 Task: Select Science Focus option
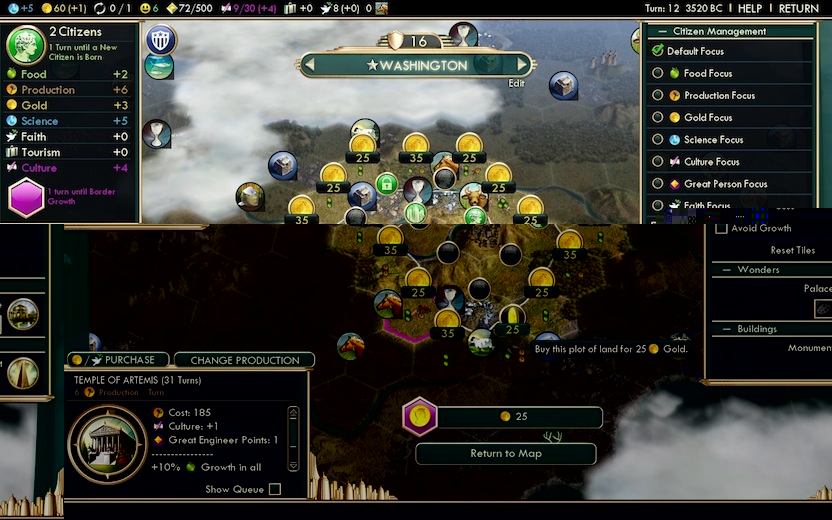pos(658,140)
